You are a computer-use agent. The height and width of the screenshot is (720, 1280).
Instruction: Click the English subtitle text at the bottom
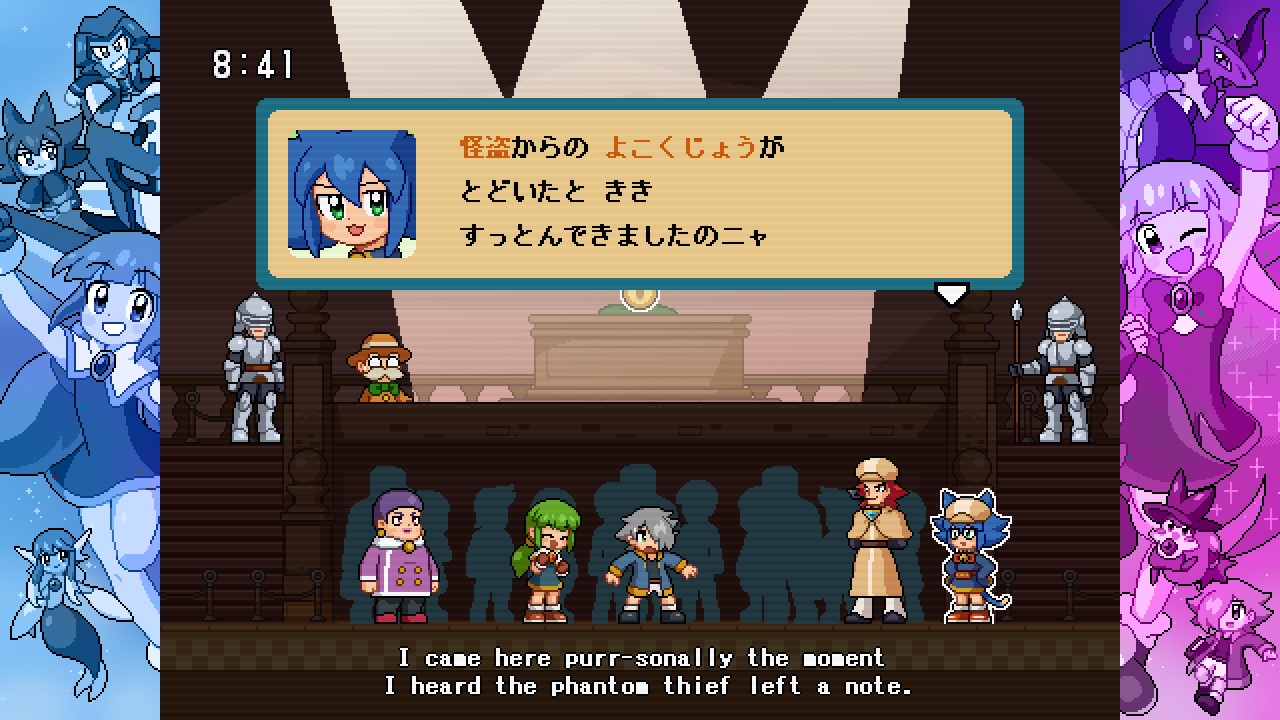coord(640,672)
